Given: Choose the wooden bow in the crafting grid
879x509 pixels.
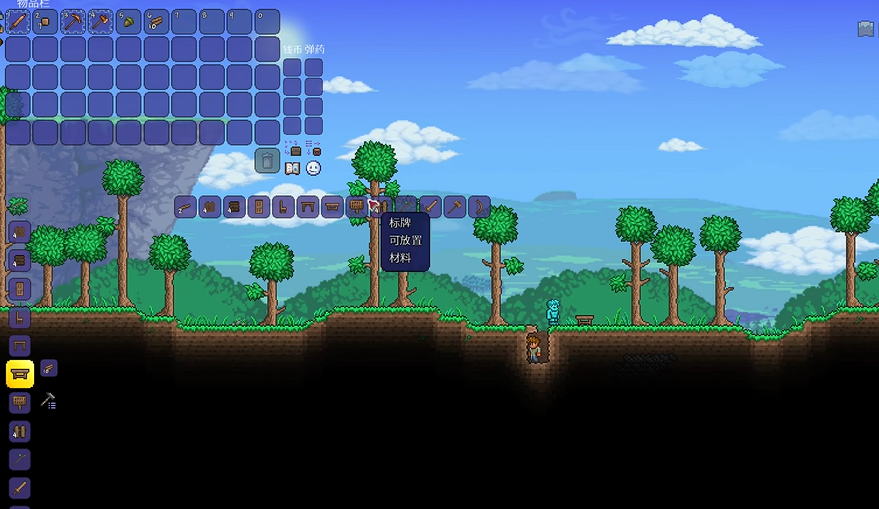Looking at the screenshot, I should point(479,207).
